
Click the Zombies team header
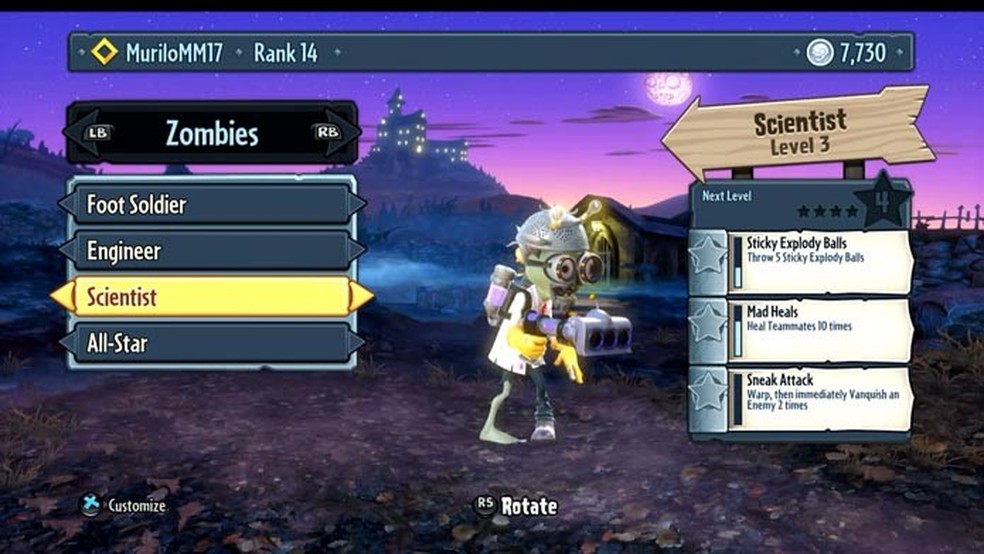click(211, 134)
